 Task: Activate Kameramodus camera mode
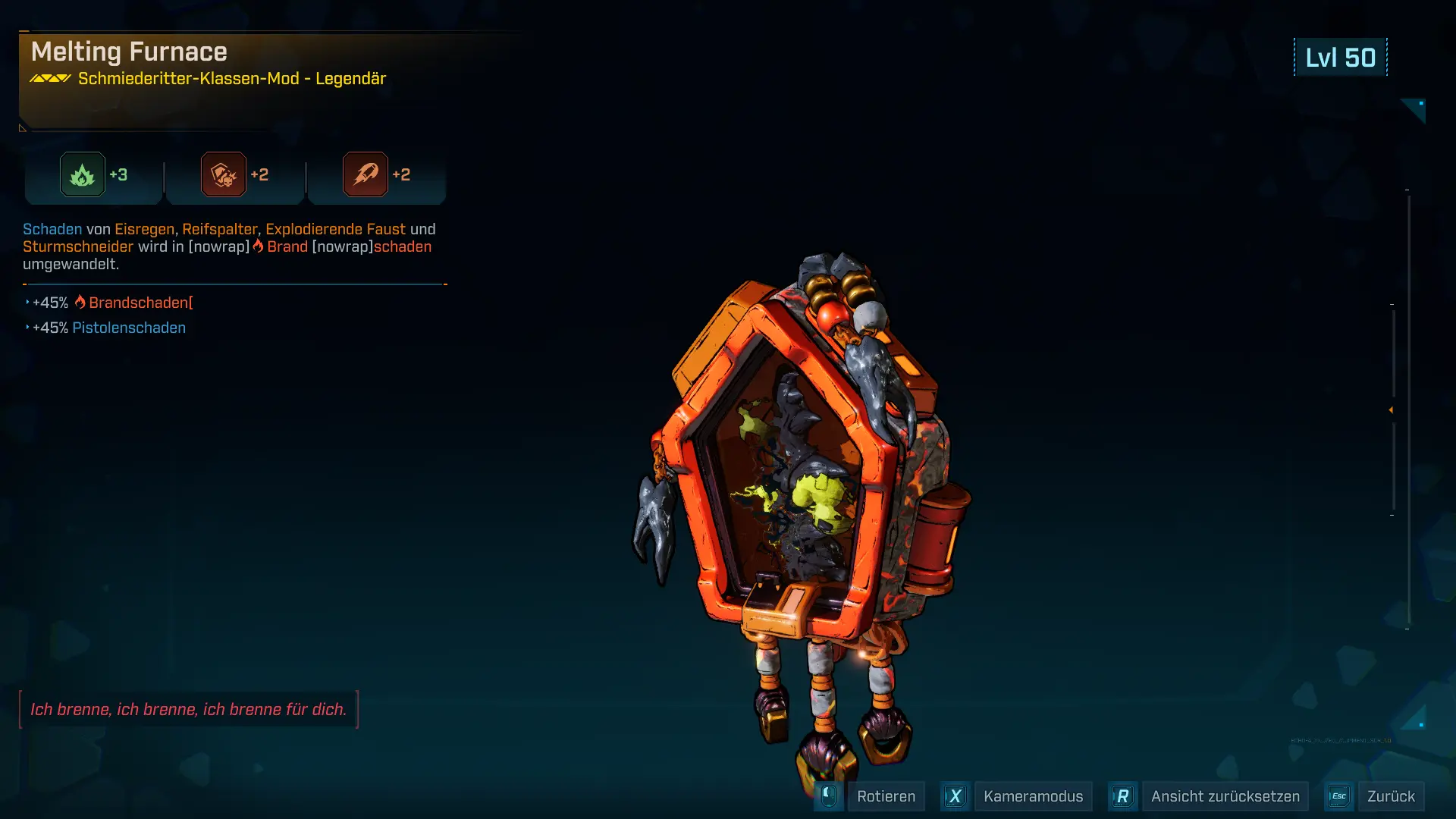[x=1032, y=796]
